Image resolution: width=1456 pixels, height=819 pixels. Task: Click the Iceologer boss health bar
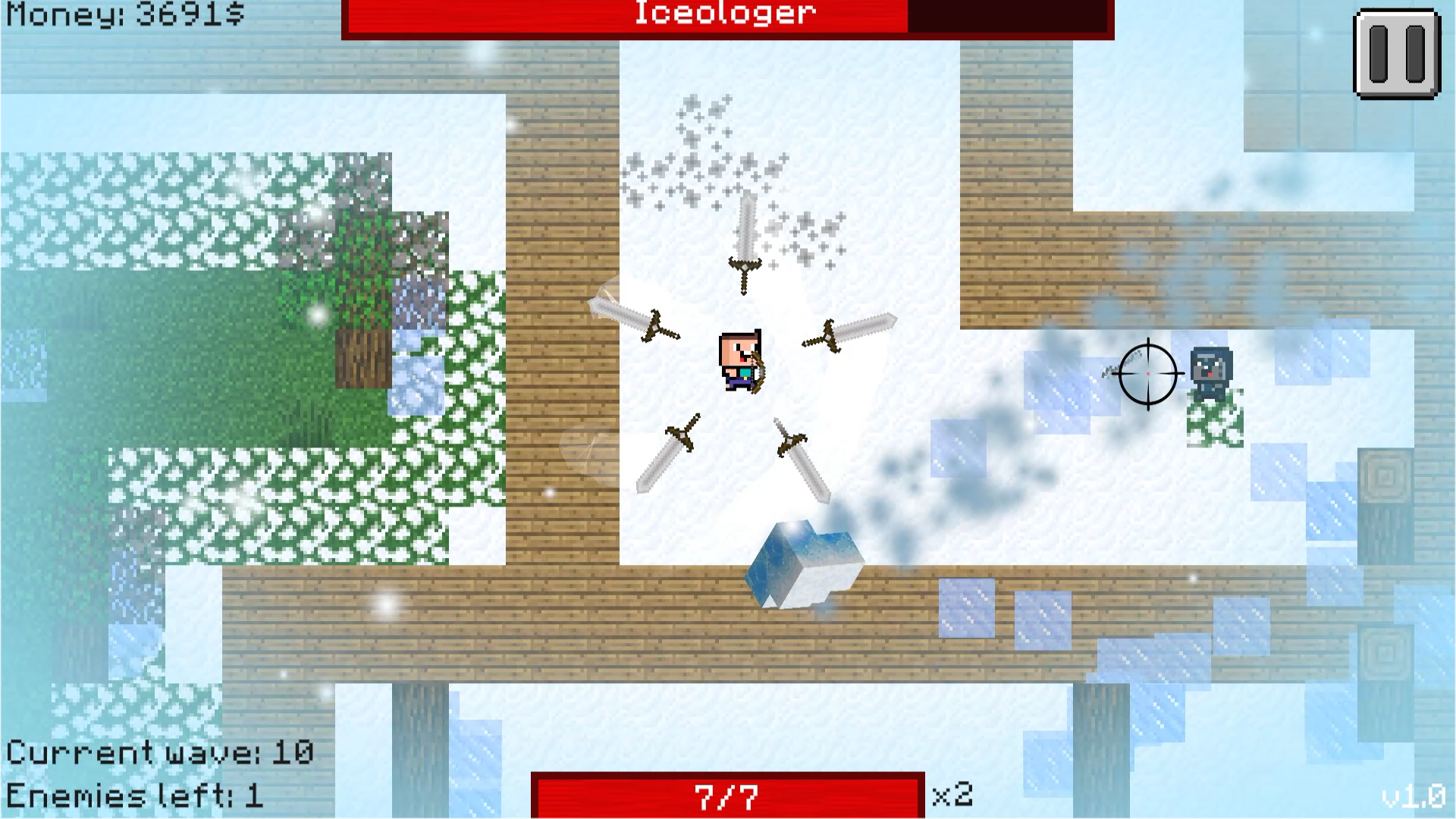click(x=724, y=15)
